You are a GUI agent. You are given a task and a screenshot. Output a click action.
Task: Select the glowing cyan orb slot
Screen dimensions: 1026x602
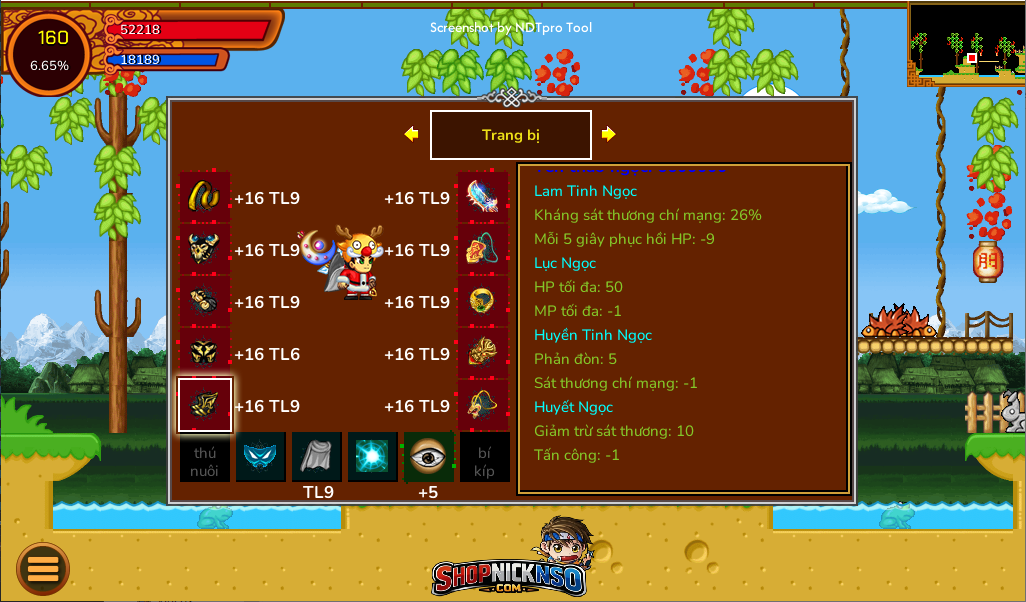point(373,457)
